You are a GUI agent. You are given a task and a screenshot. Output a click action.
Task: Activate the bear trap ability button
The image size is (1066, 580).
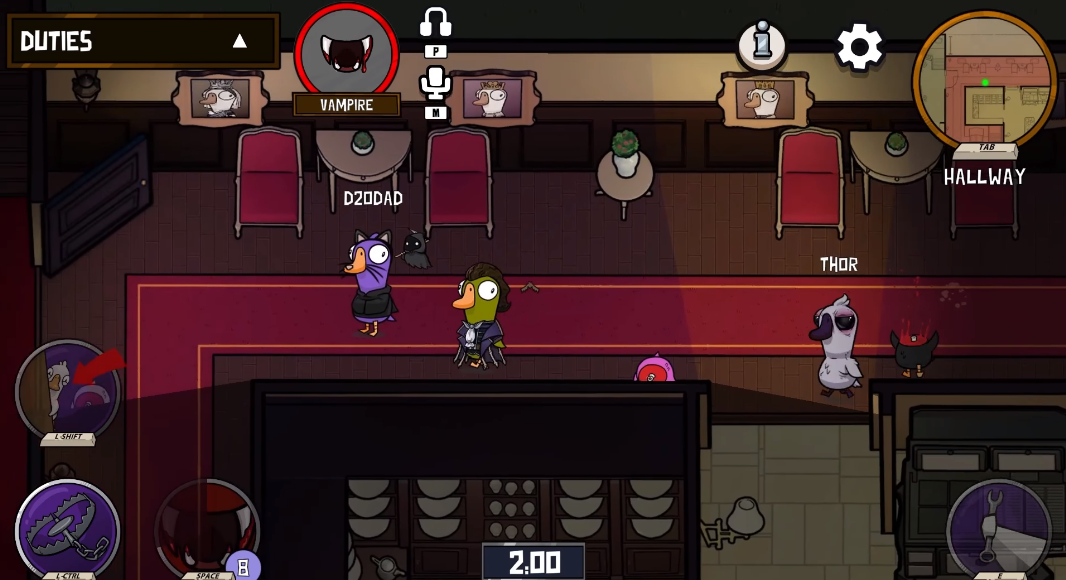click(x=68, y=530)
